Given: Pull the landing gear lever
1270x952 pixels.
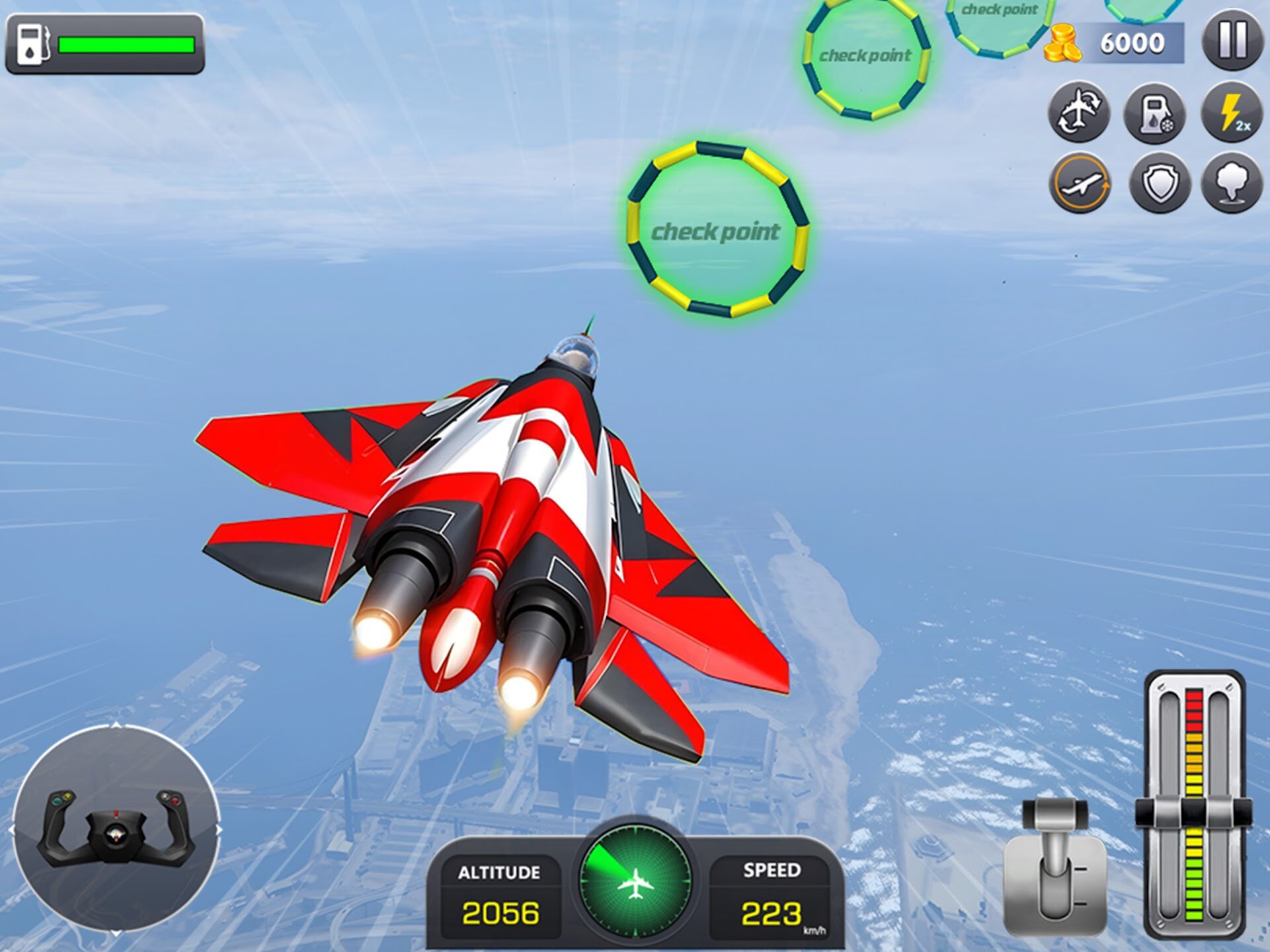Looking at the screenshot, I should 1055,859.
